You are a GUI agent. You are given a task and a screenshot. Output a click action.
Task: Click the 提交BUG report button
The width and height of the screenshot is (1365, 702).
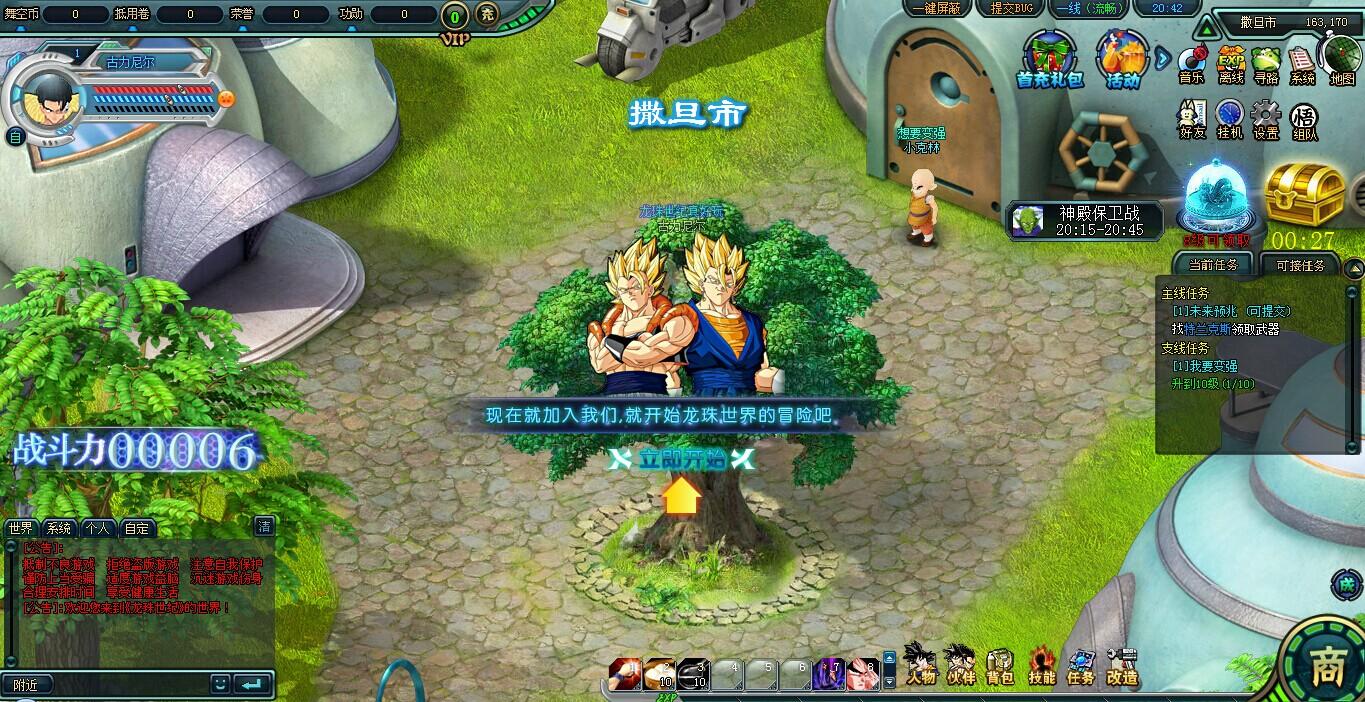pyautogui.click(x=1009, y=8)
